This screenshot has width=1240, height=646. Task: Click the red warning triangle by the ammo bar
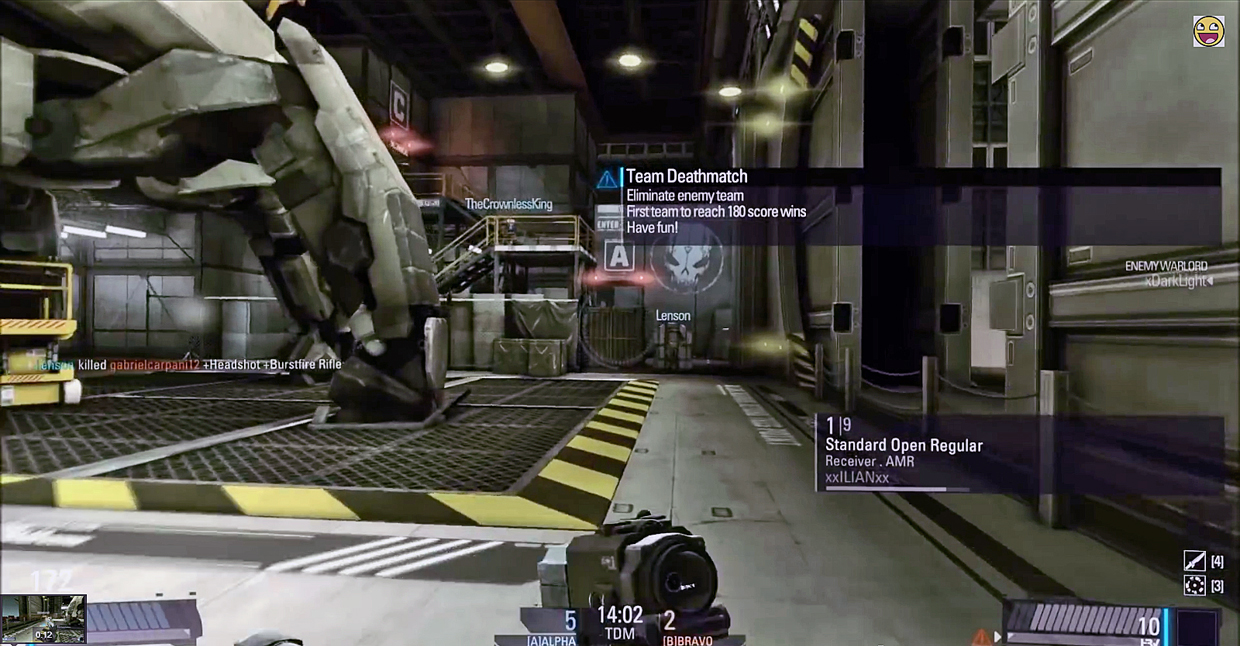(981, 636)
